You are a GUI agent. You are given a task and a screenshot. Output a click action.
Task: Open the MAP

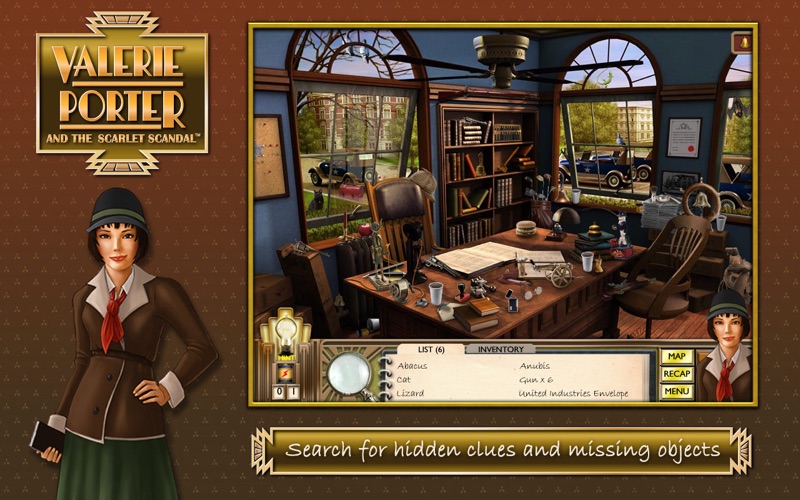pos(677,356)
